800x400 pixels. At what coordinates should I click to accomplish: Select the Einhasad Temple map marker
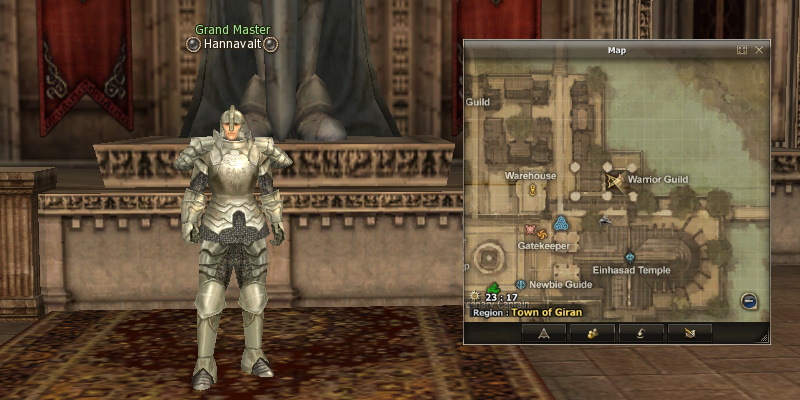point(630,257)
